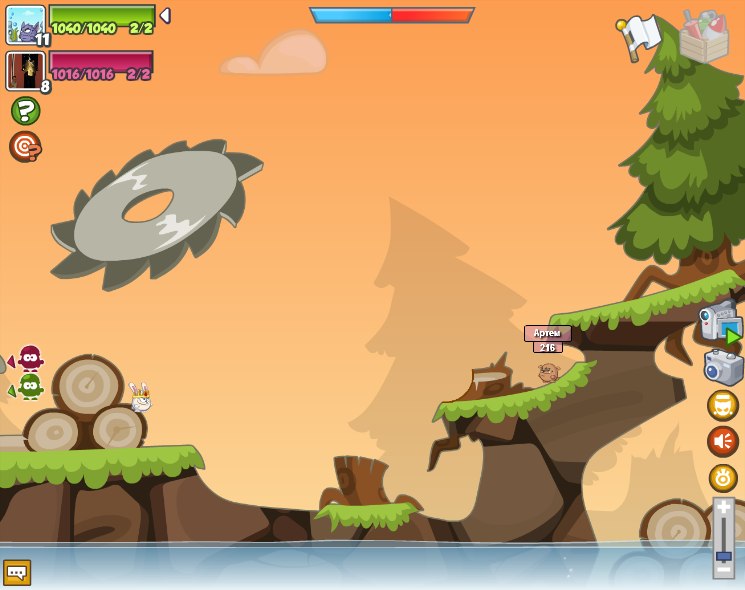Click the blue zoom slider handle
This screenshot has width=745, height=590.
[x=723, y=555]
